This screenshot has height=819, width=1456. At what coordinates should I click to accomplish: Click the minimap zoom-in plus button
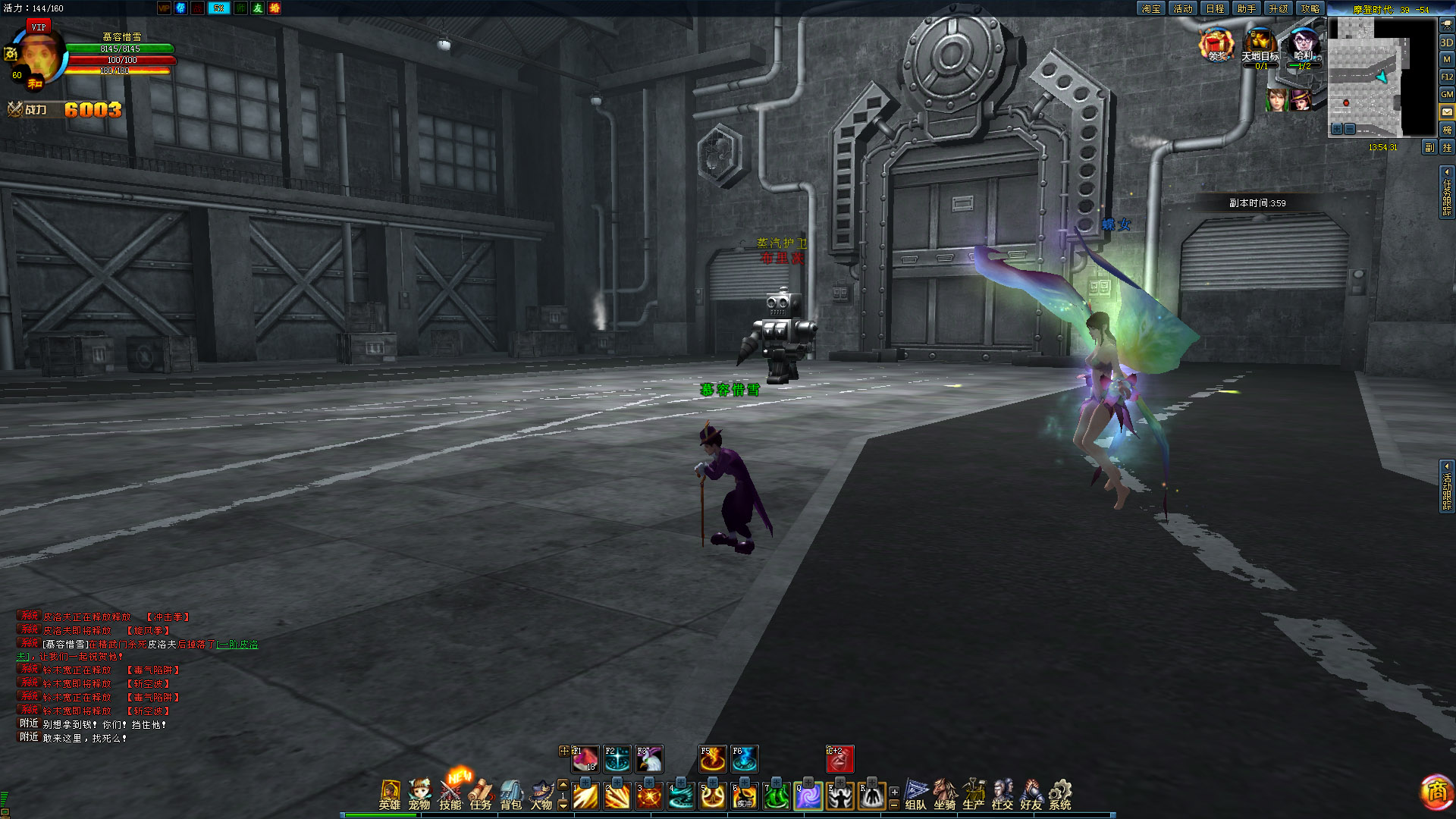point(1337,129)
